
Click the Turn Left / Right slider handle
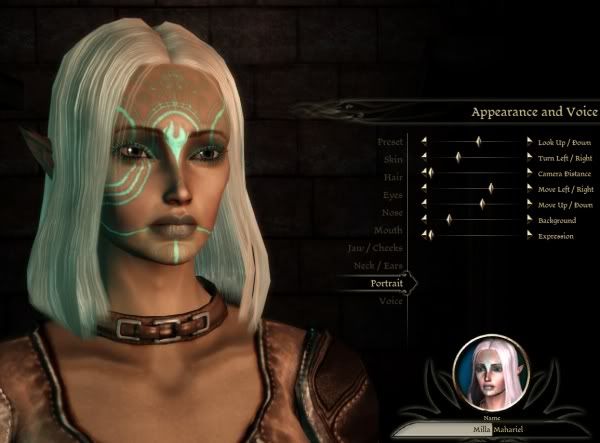(x=458, y=158)
